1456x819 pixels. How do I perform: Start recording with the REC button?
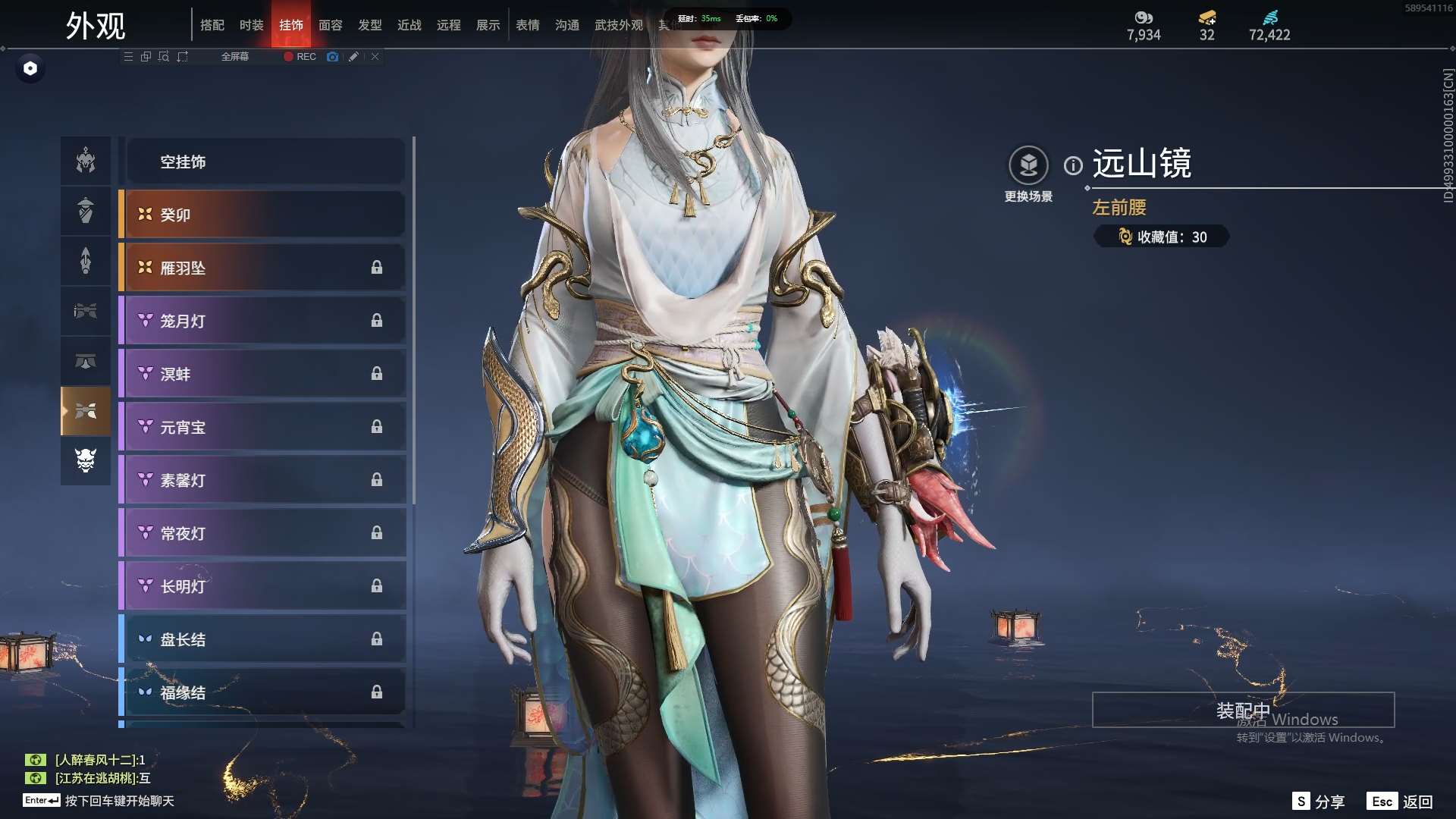[300, 57]
